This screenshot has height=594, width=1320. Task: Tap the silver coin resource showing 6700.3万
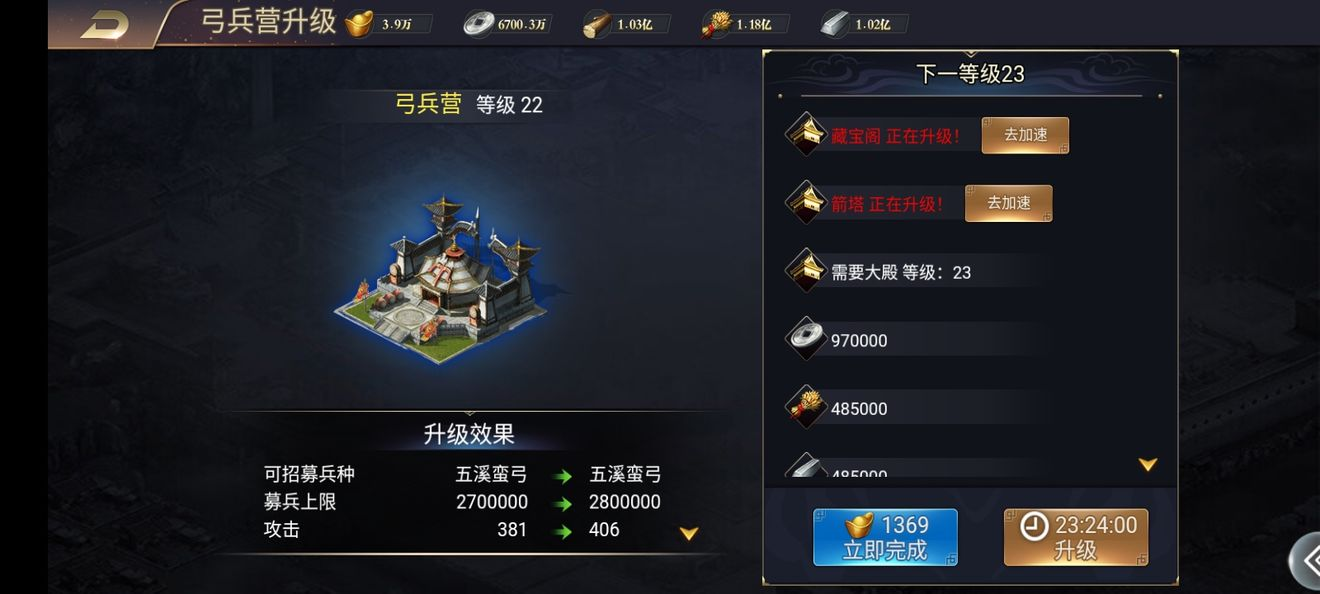[x=505, y=24]
